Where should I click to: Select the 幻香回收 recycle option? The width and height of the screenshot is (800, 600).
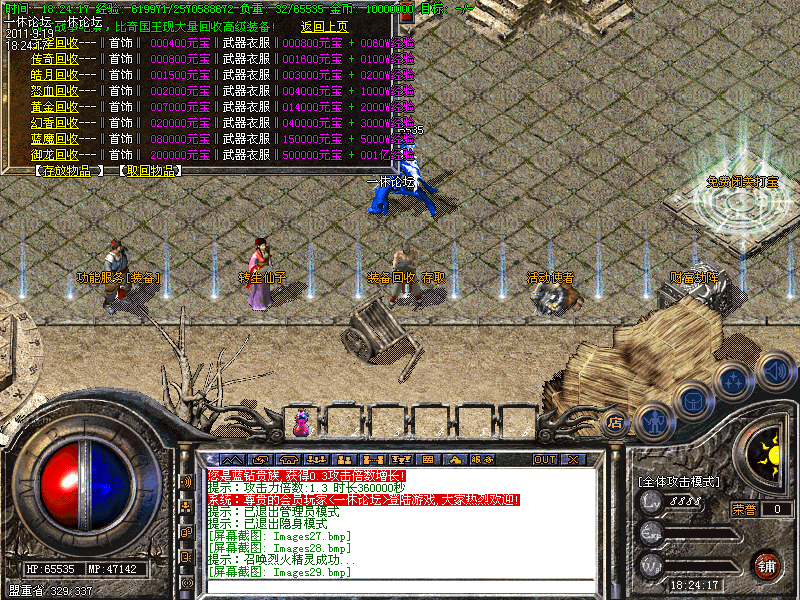[55, 123]
